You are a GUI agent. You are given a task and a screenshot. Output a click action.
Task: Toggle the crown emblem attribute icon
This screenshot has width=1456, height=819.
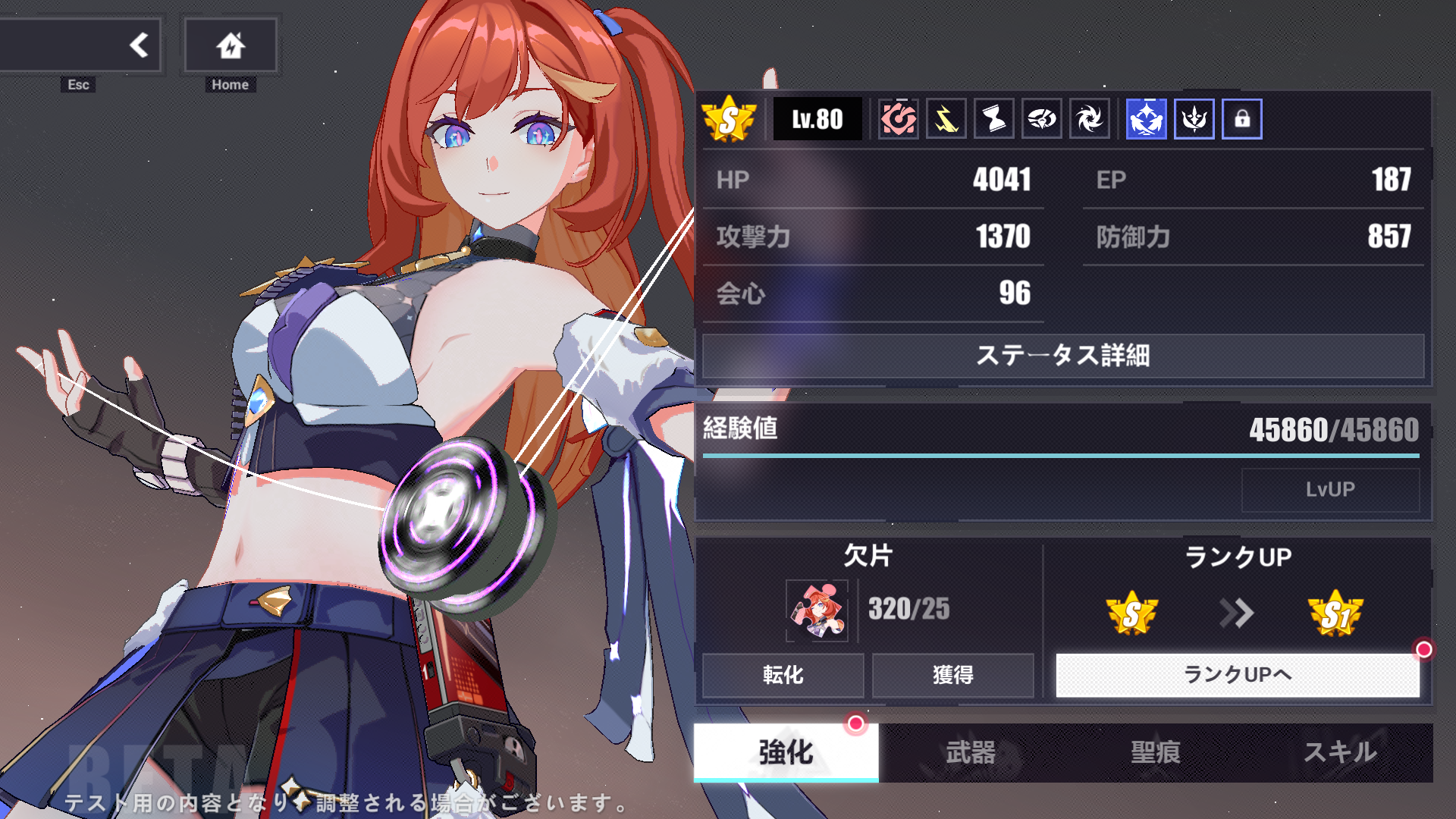(1194, 118)
